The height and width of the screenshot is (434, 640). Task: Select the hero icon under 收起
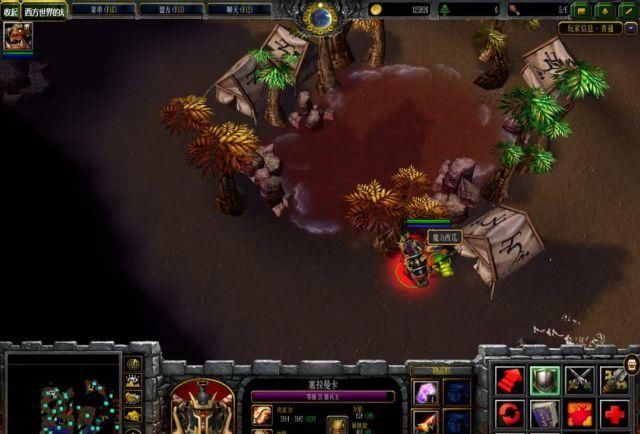coord(16,37)
